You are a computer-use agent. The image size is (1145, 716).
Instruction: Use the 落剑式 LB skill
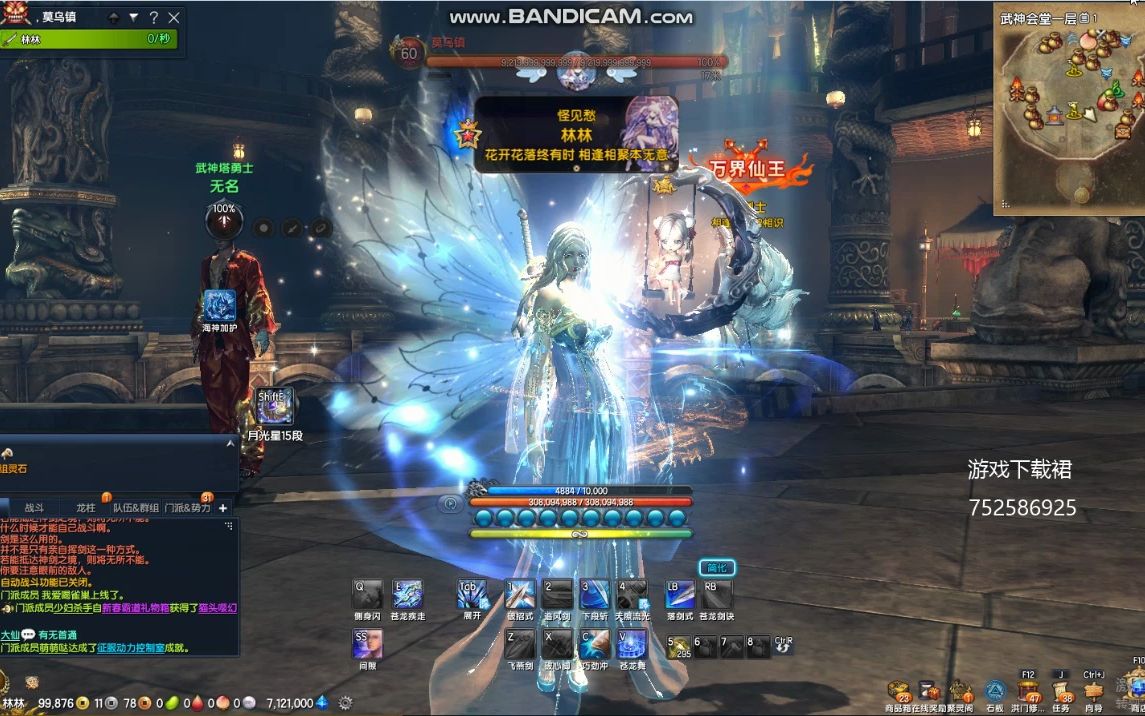click(x=680, y=595)
